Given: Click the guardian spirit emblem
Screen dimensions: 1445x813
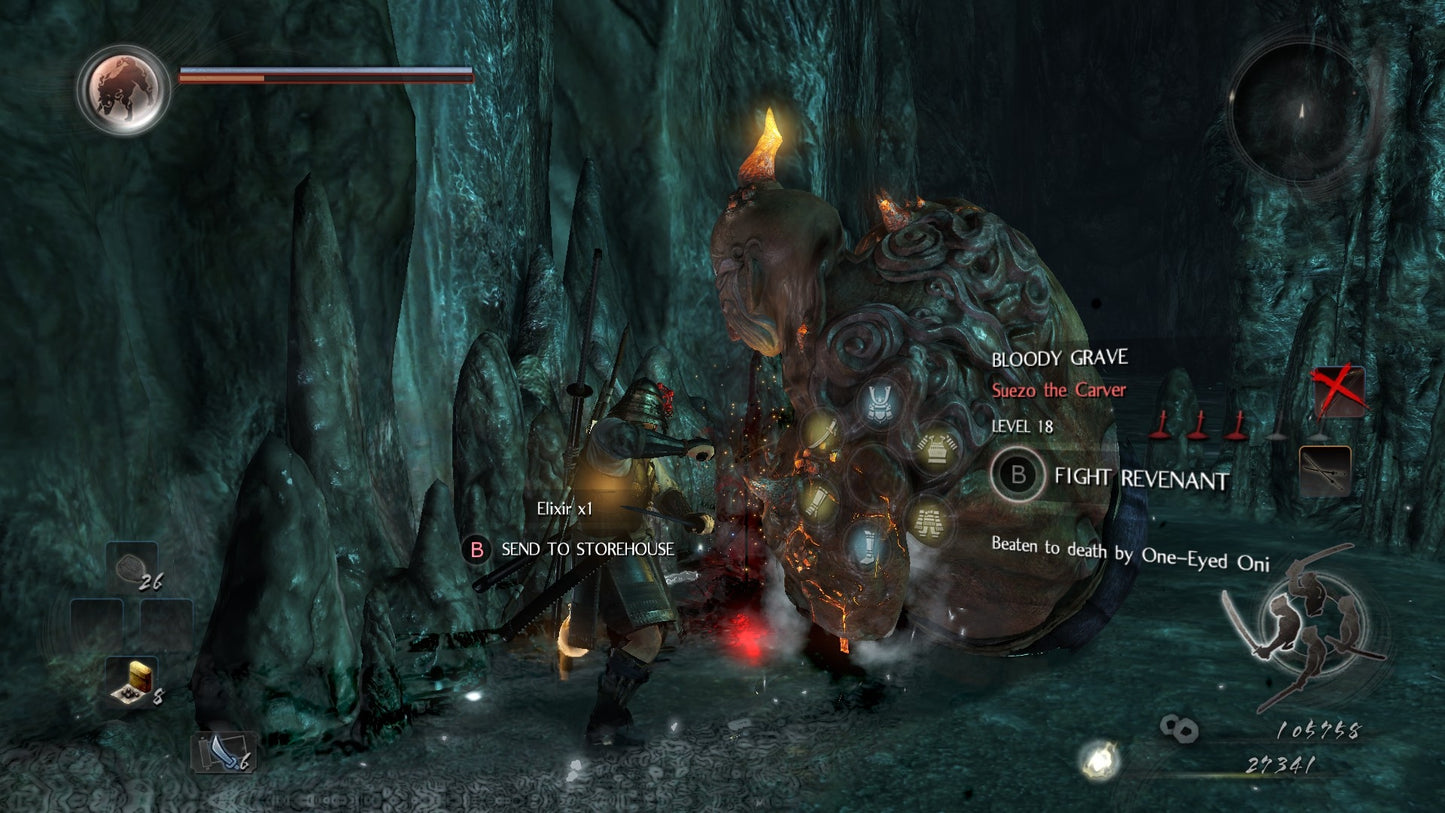Looking at the screenshot, I should coord(123,90).
